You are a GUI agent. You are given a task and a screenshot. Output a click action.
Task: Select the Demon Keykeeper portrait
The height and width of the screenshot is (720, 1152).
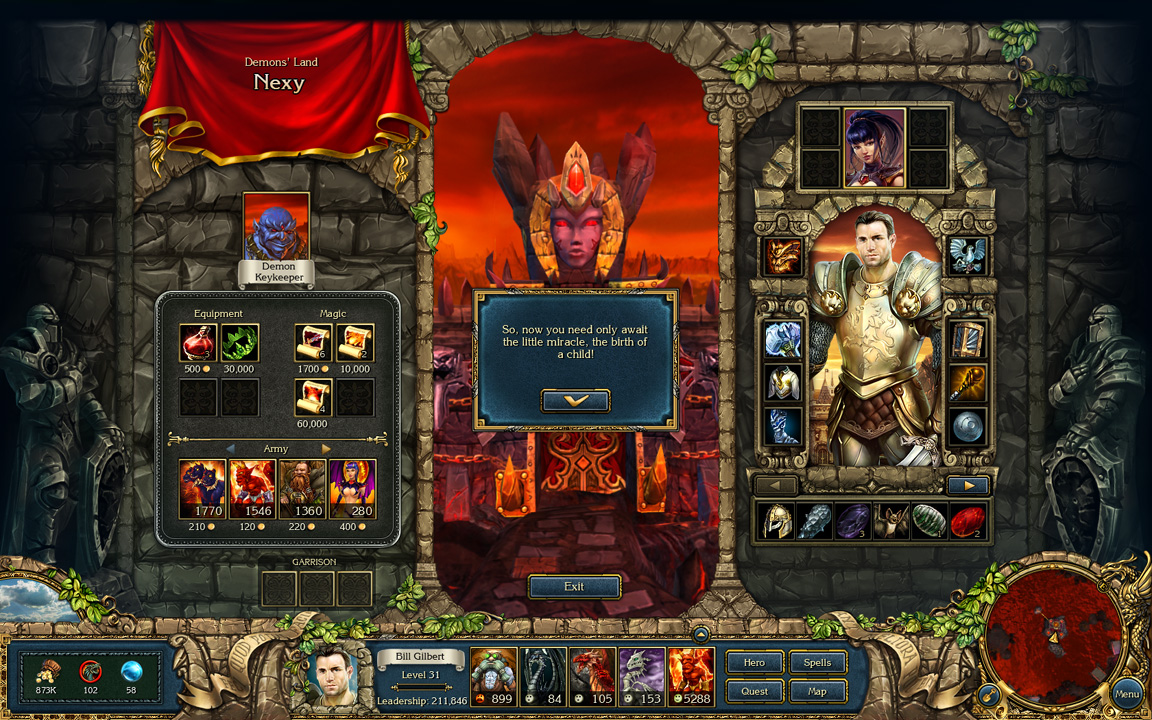click(x=276, y=228)
